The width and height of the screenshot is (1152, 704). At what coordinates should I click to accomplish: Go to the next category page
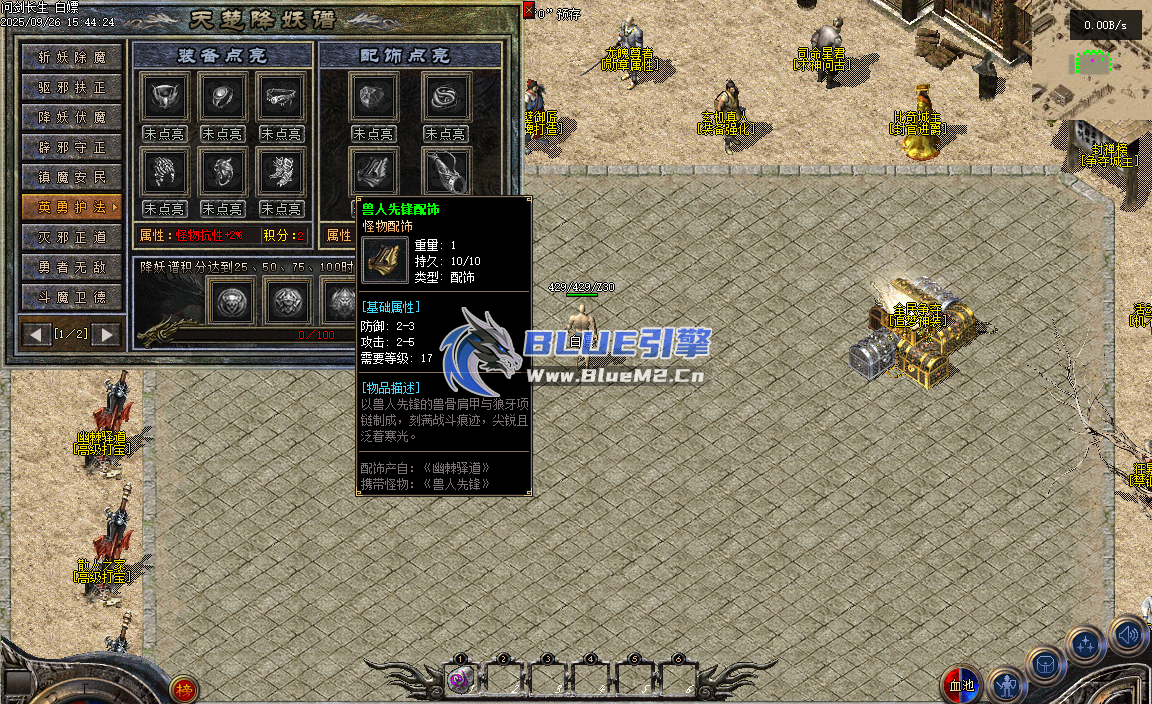point(107,334)
